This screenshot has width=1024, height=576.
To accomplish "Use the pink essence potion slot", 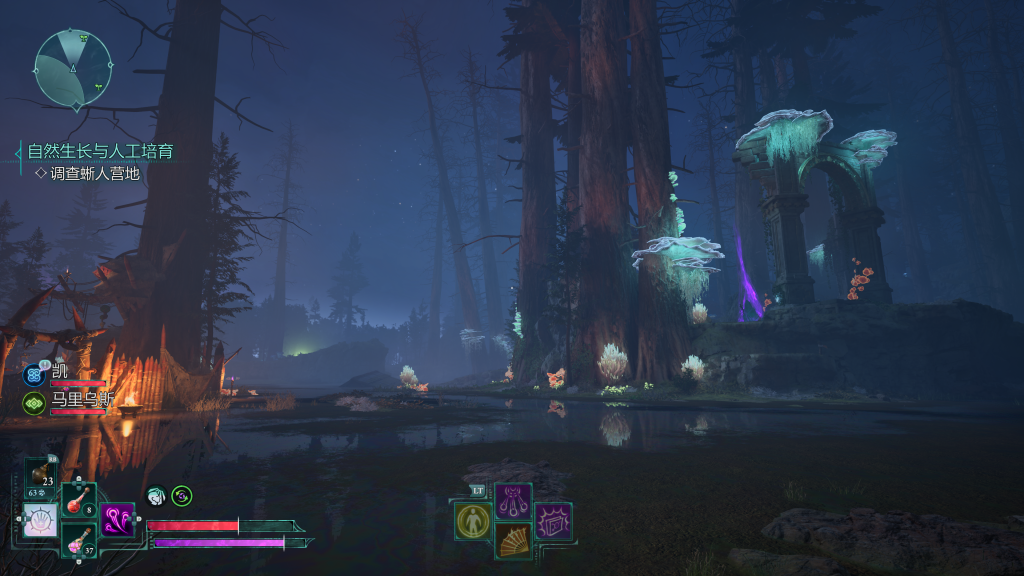I will (x=79, y=540).
